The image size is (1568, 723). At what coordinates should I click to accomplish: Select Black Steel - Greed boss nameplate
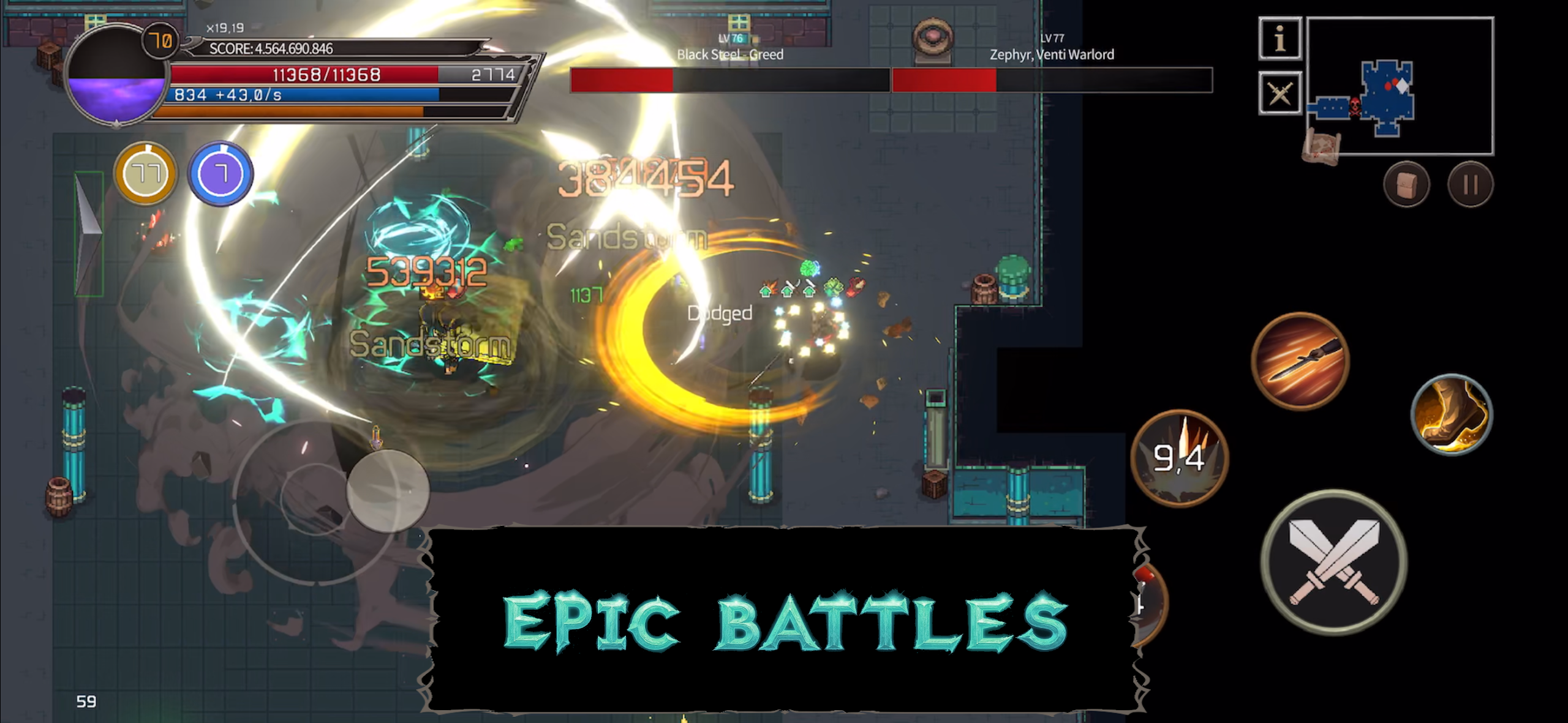pyautogui.click(x=729, y=54)
